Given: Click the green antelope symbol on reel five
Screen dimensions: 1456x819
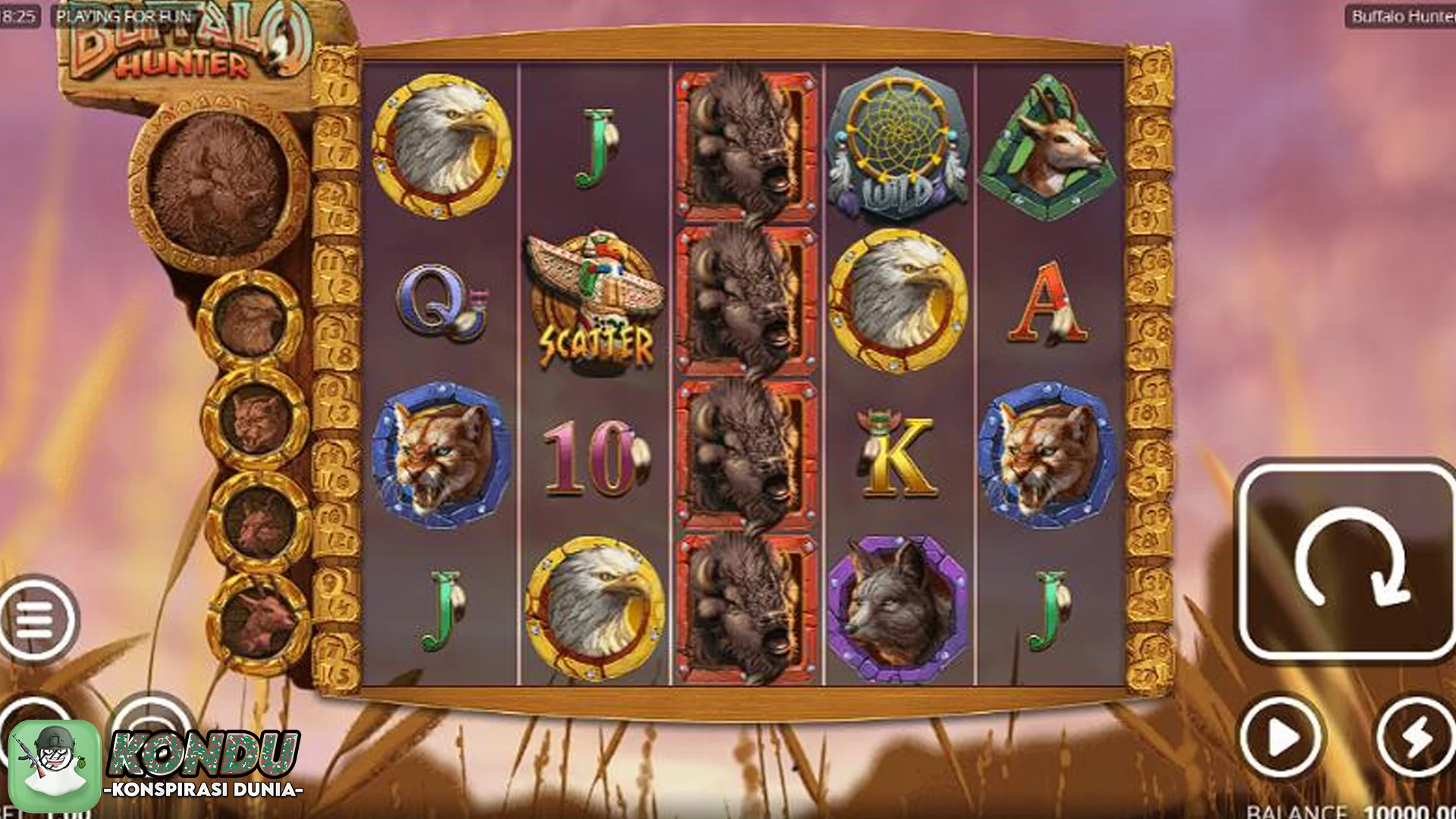Looking at the screenshot, I should pyautogui.click(x=1050, y=144).
